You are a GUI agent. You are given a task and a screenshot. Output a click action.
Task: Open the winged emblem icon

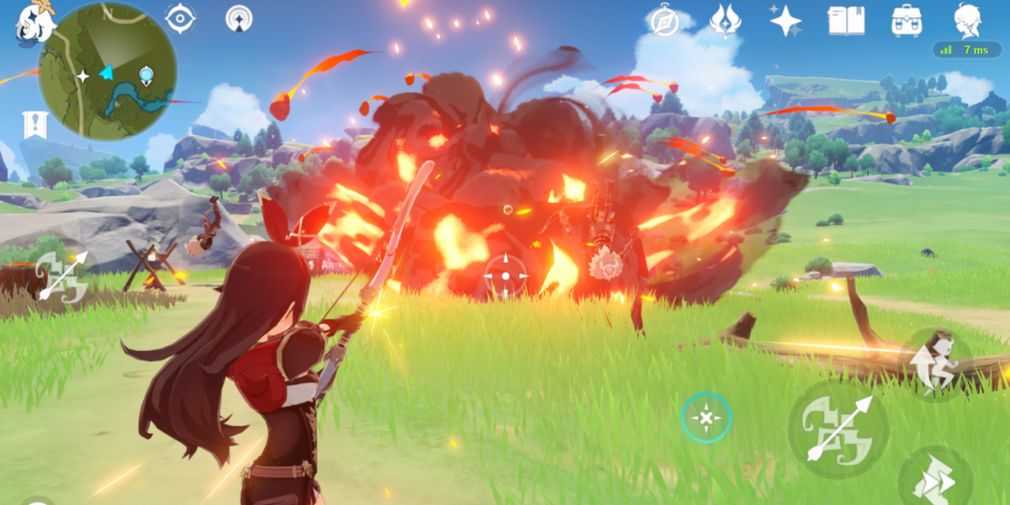(724, 20)
